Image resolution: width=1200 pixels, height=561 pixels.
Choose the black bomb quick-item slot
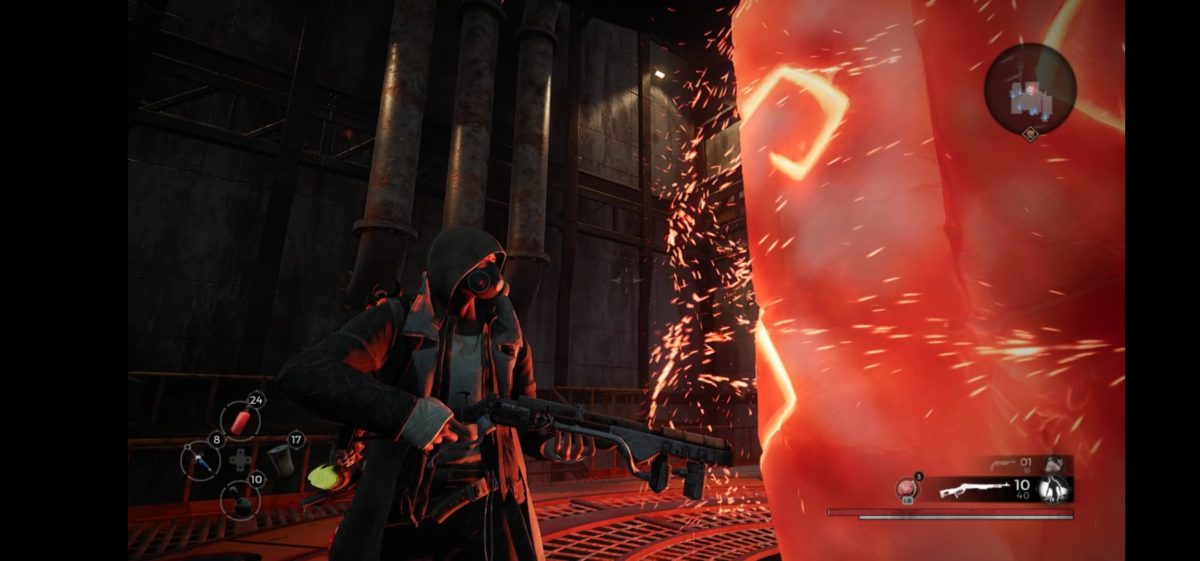pyautogui.click(x=240, y=499)
